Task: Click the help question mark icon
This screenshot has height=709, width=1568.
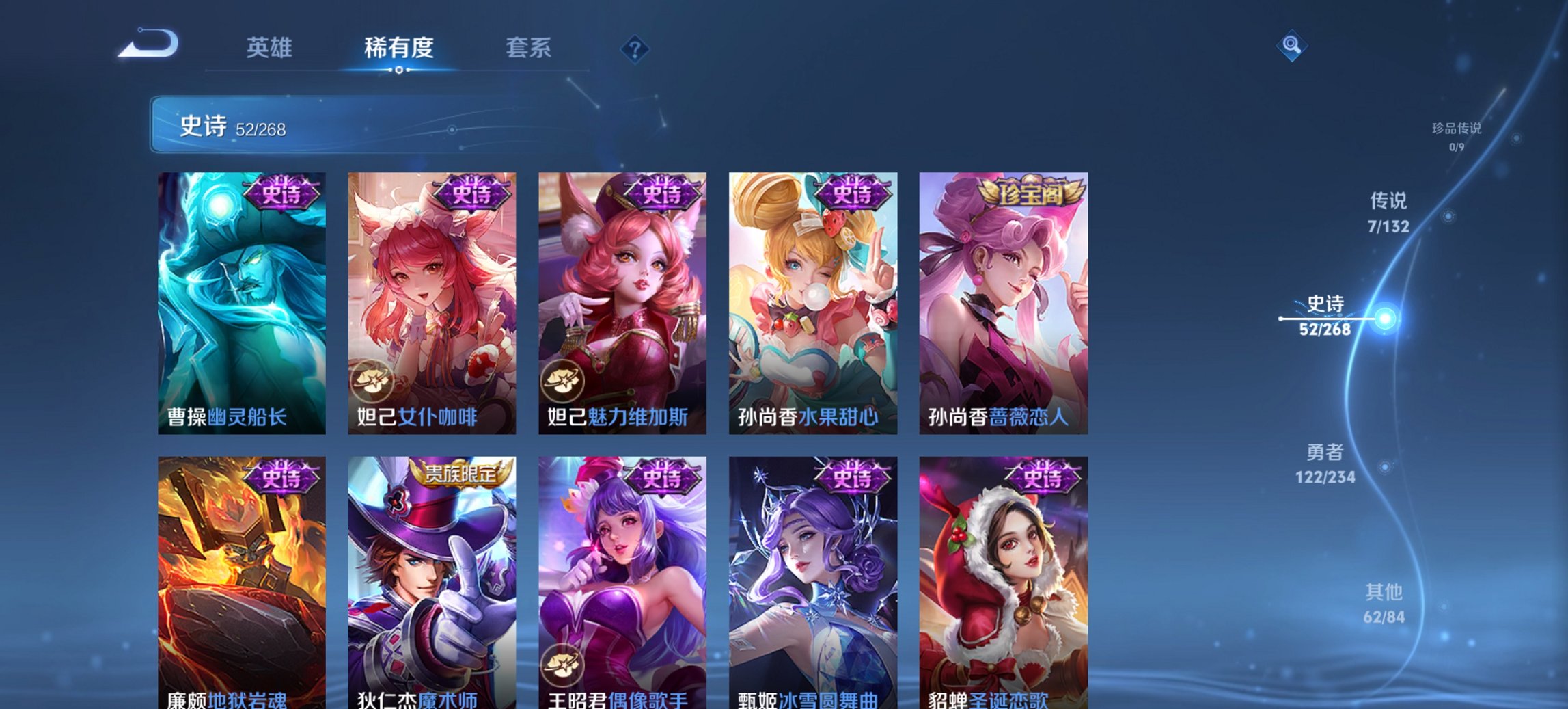Action: coord(636,49)
